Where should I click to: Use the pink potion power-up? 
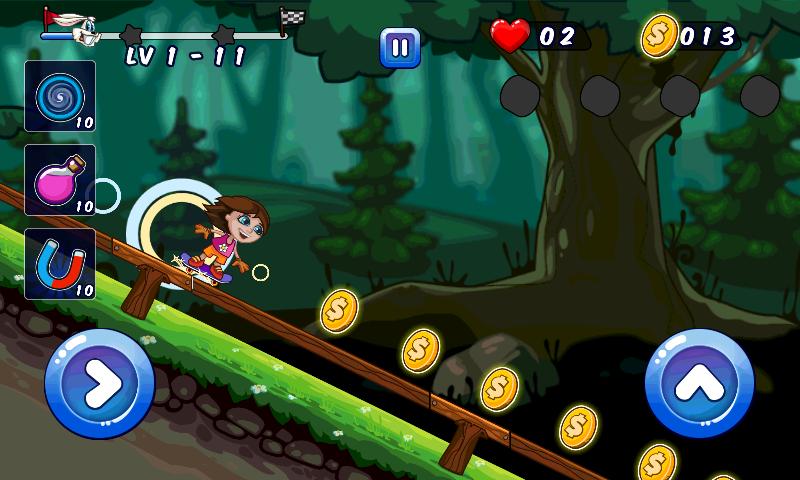[60, 180]
